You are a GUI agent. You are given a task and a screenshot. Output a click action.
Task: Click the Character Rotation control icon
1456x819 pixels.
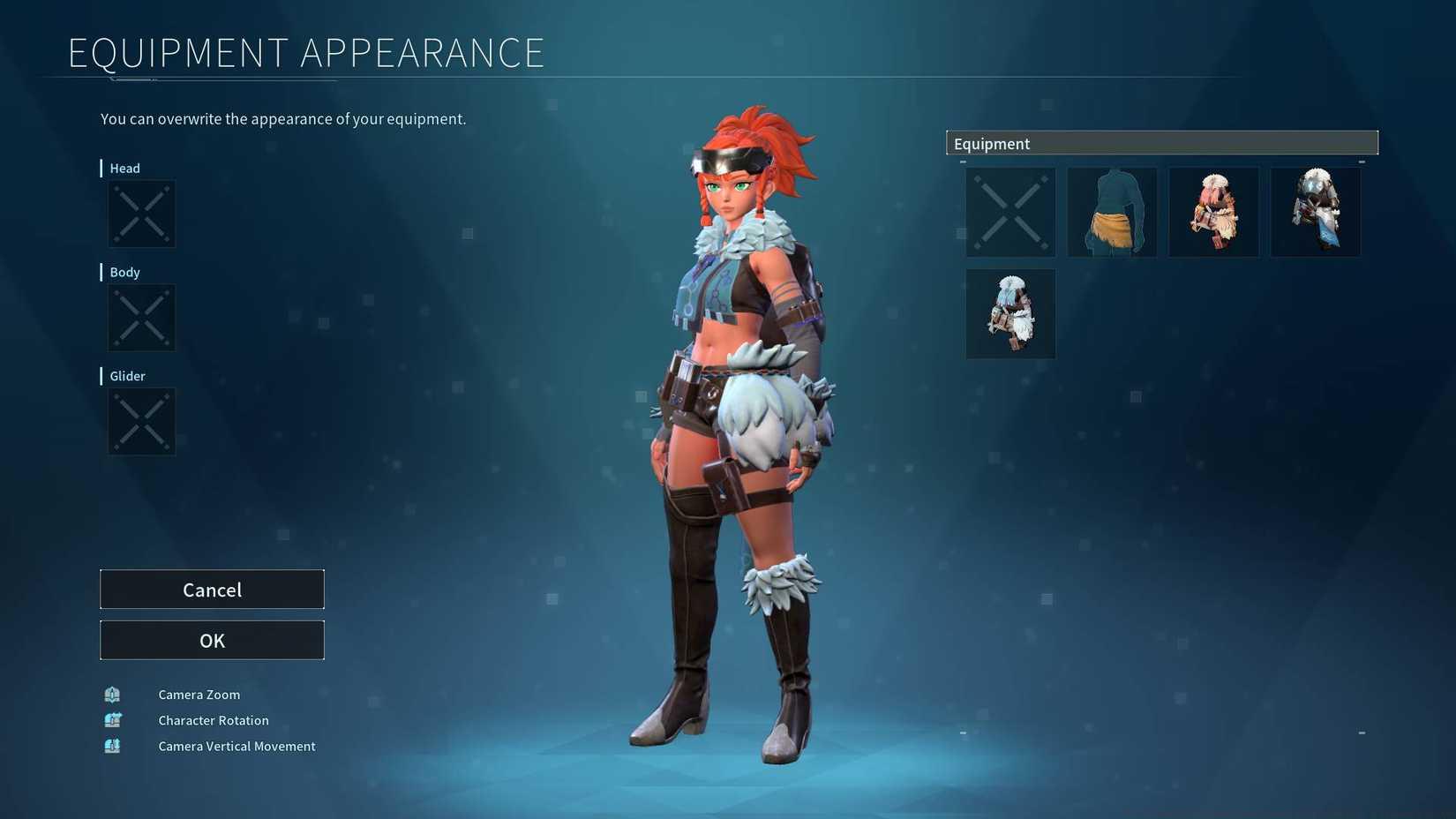[x=112, y=720]
